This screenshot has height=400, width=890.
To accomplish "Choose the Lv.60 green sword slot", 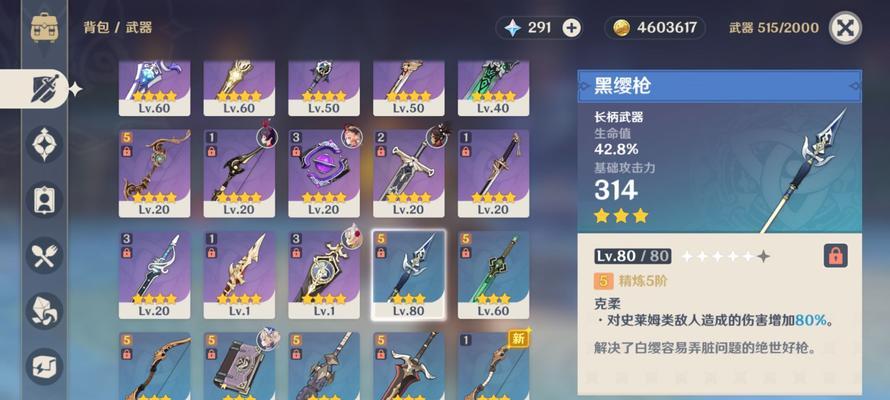I will pyautogui.click(x=494, y=274).
